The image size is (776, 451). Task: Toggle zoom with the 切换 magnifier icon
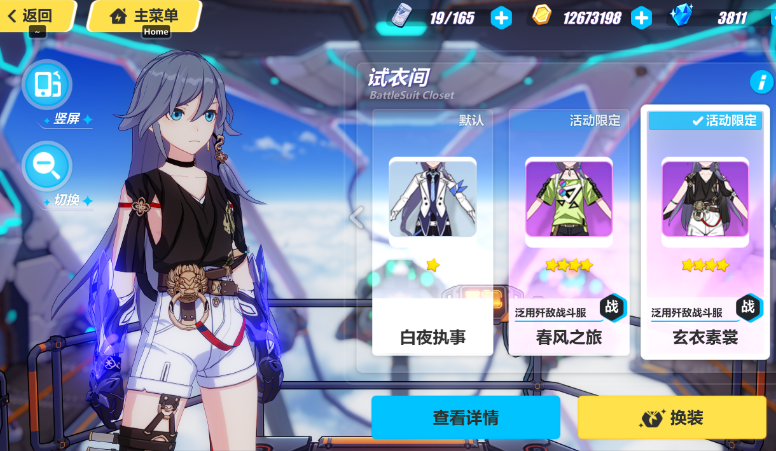pyautogui.click(x=46, y=166)
